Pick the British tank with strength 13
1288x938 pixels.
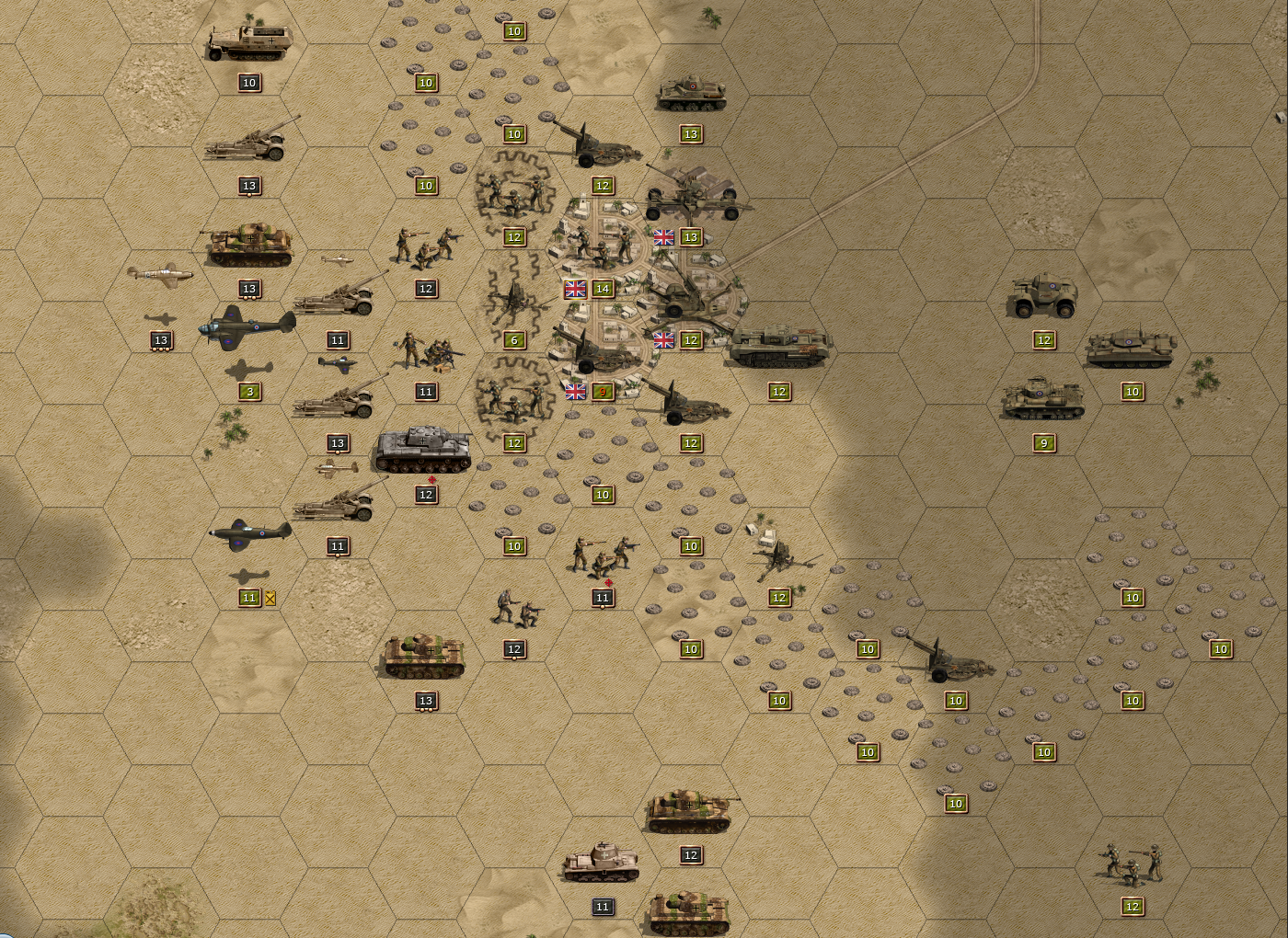691,94
